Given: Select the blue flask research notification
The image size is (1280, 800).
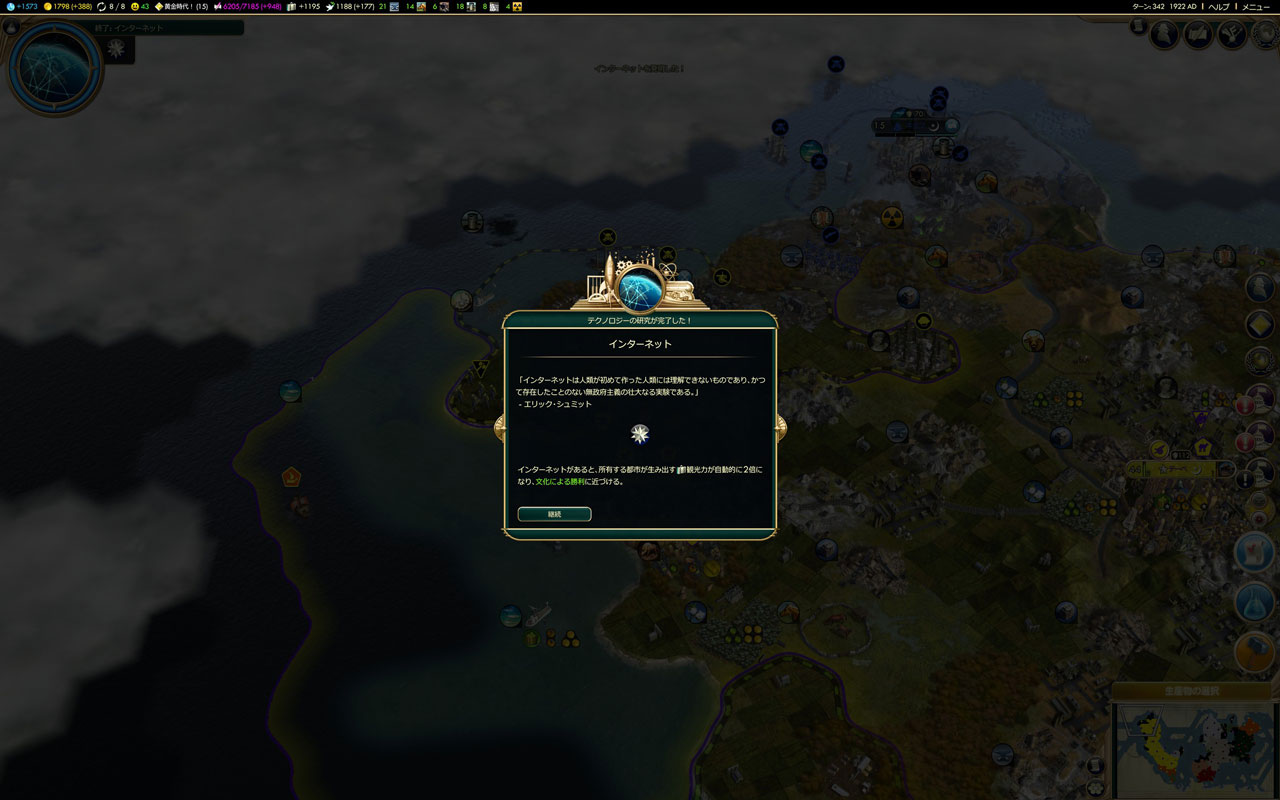Looking at the screenshot, I should click(1254, 602).
